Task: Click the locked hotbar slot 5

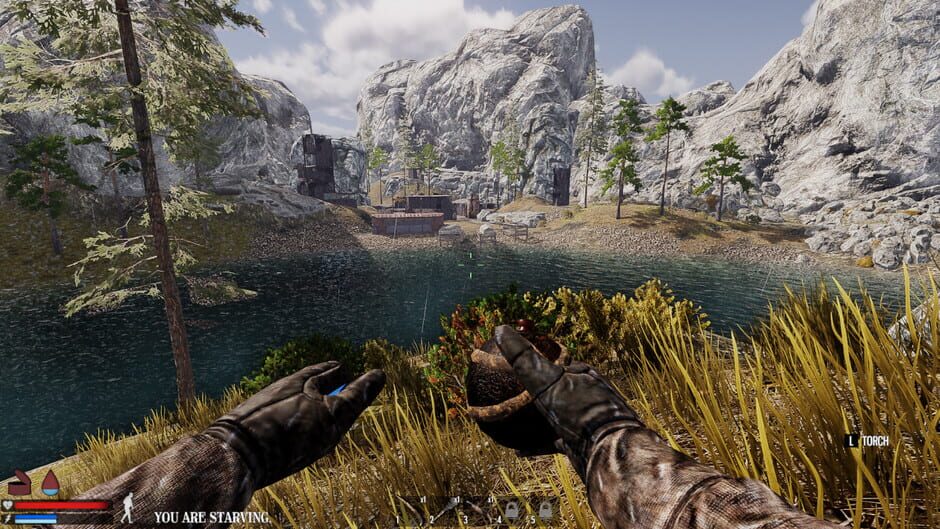Action: [x=546, y=510]
